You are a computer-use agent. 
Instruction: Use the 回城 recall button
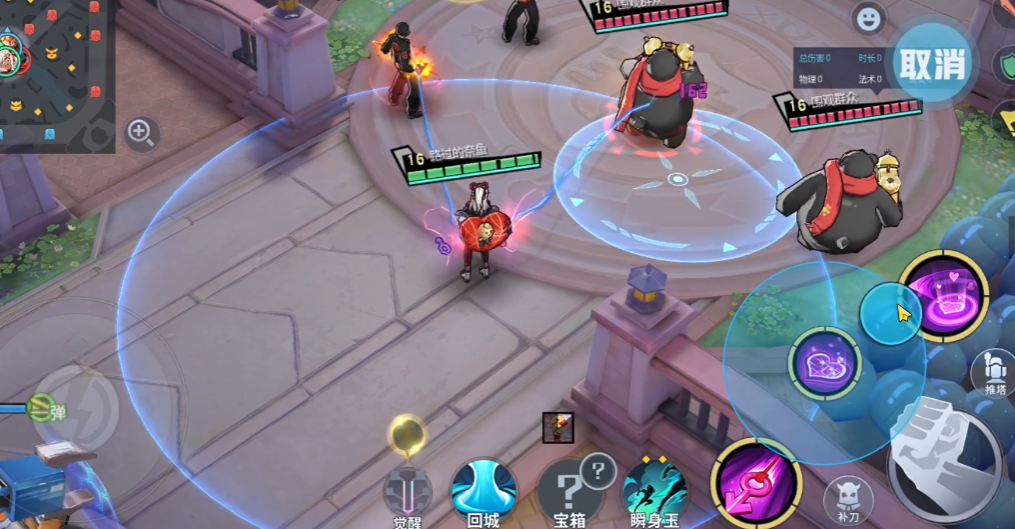click(x=484, y=489)
